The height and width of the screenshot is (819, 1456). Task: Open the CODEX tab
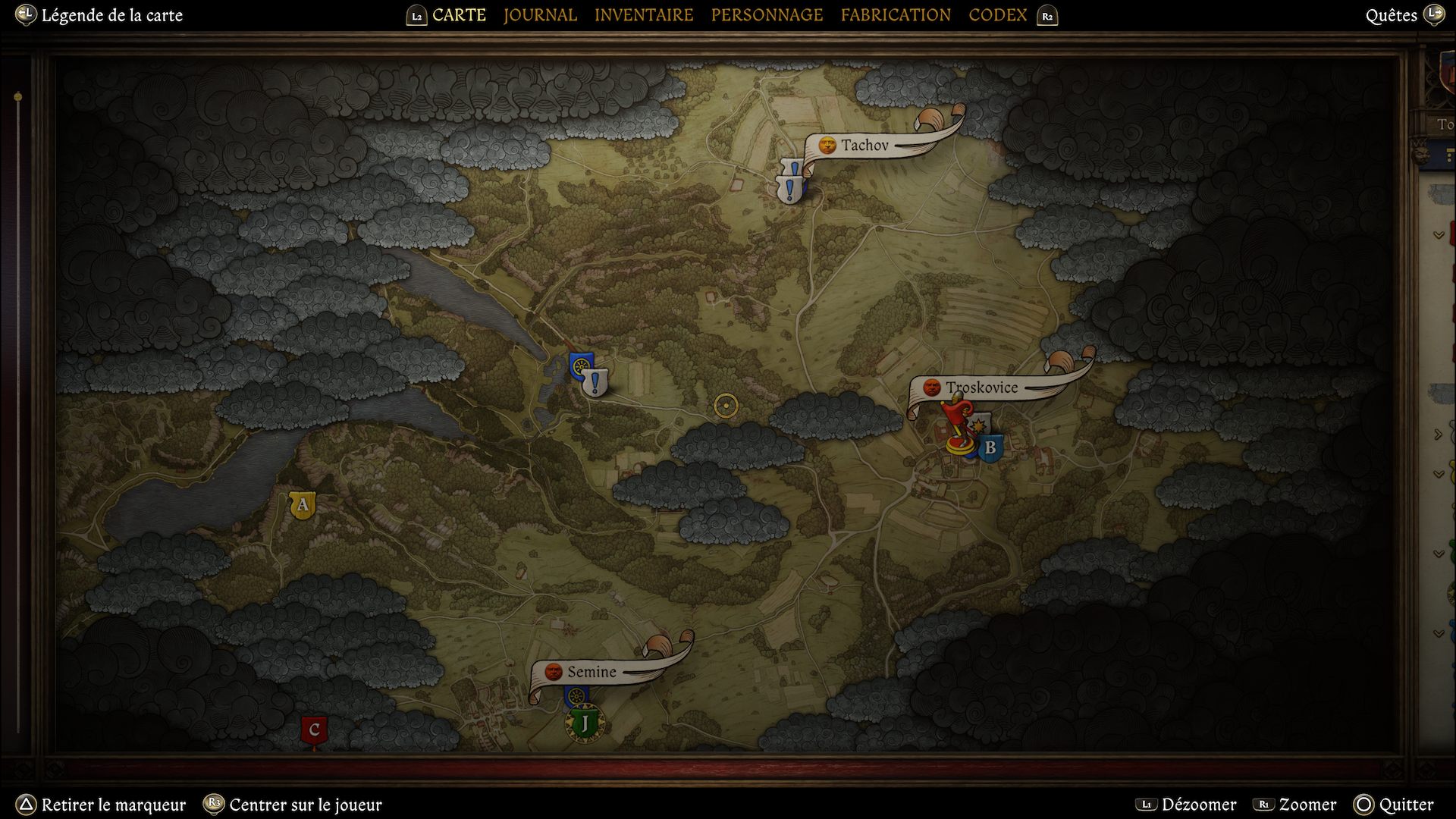(x=997, y=15)
